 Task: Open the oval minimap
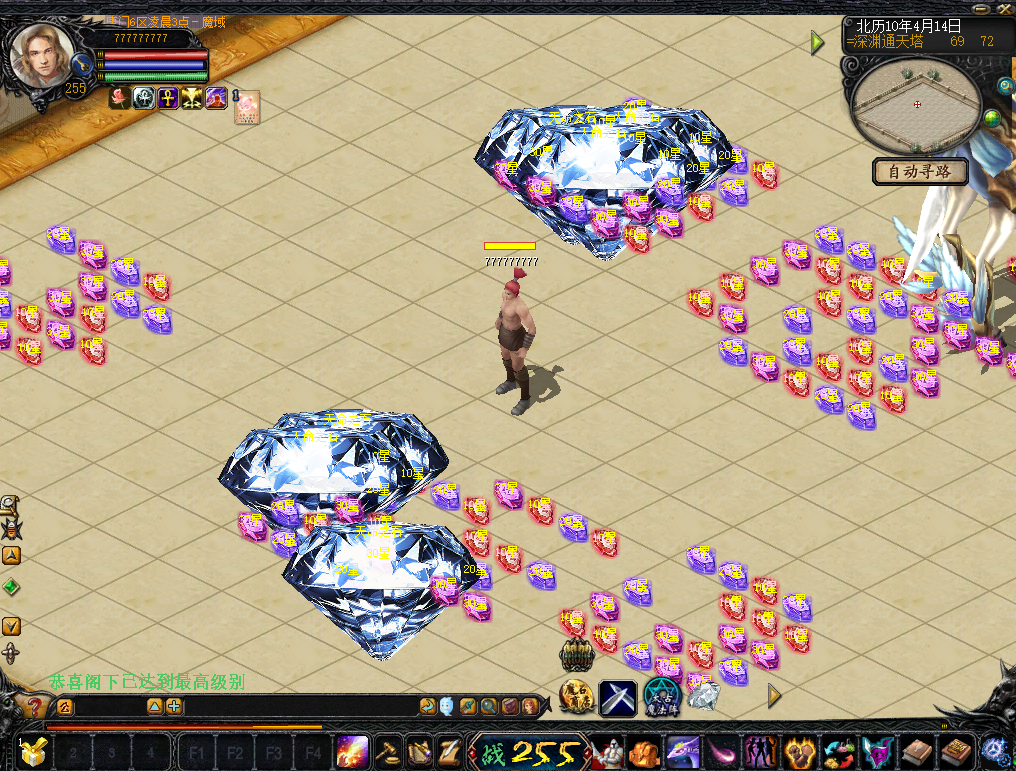[x=917, y=102]
